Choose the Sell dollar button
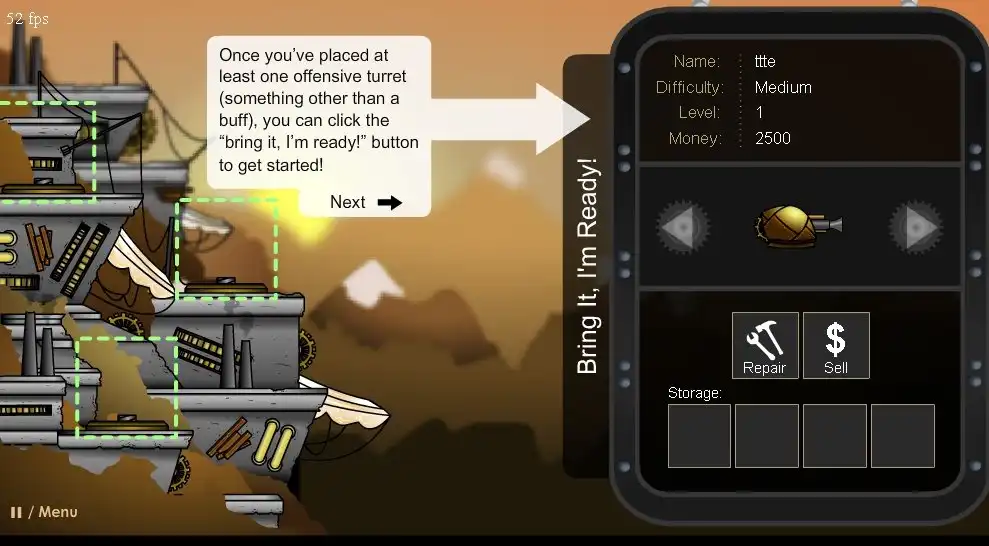The height and width of the screenshot is (546, 989). click(x=836, y=345)
